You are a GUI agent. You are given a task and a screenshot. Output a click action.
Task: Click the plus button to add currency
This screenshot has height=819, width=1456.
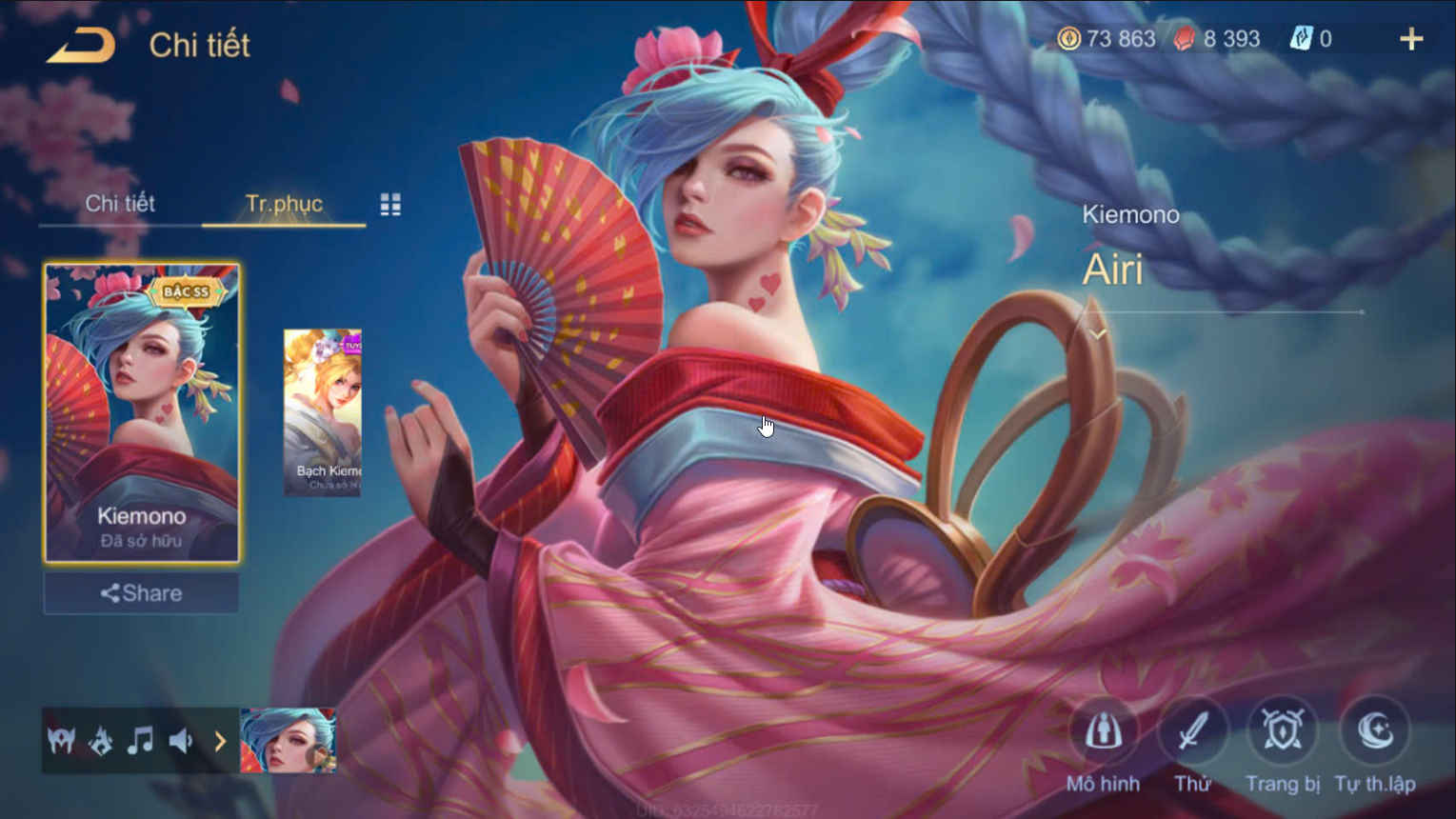coord(1411,39)
